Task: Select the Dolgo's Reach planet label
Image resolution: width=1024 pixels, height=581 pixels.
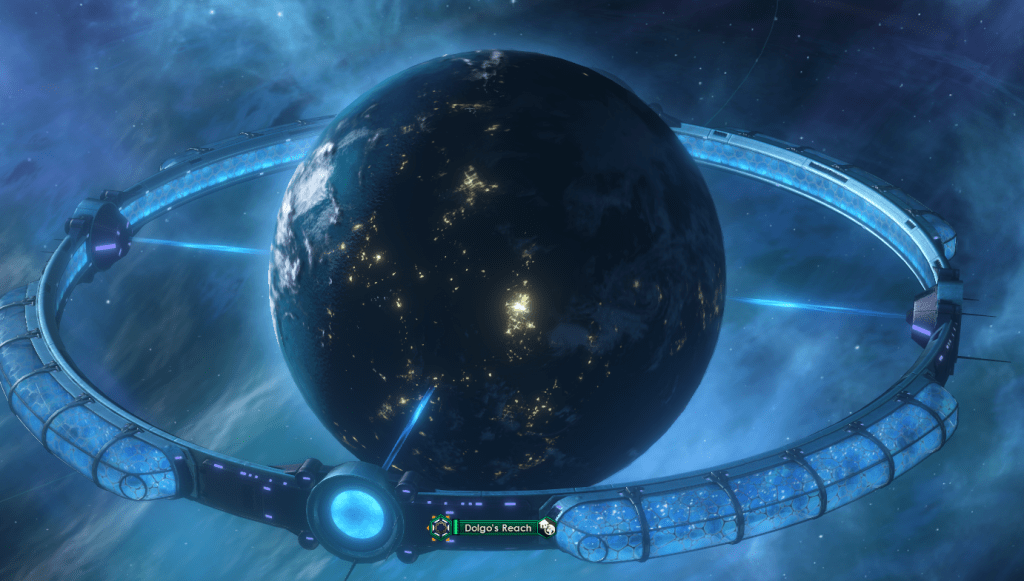Action: click(x=497, y=526)
